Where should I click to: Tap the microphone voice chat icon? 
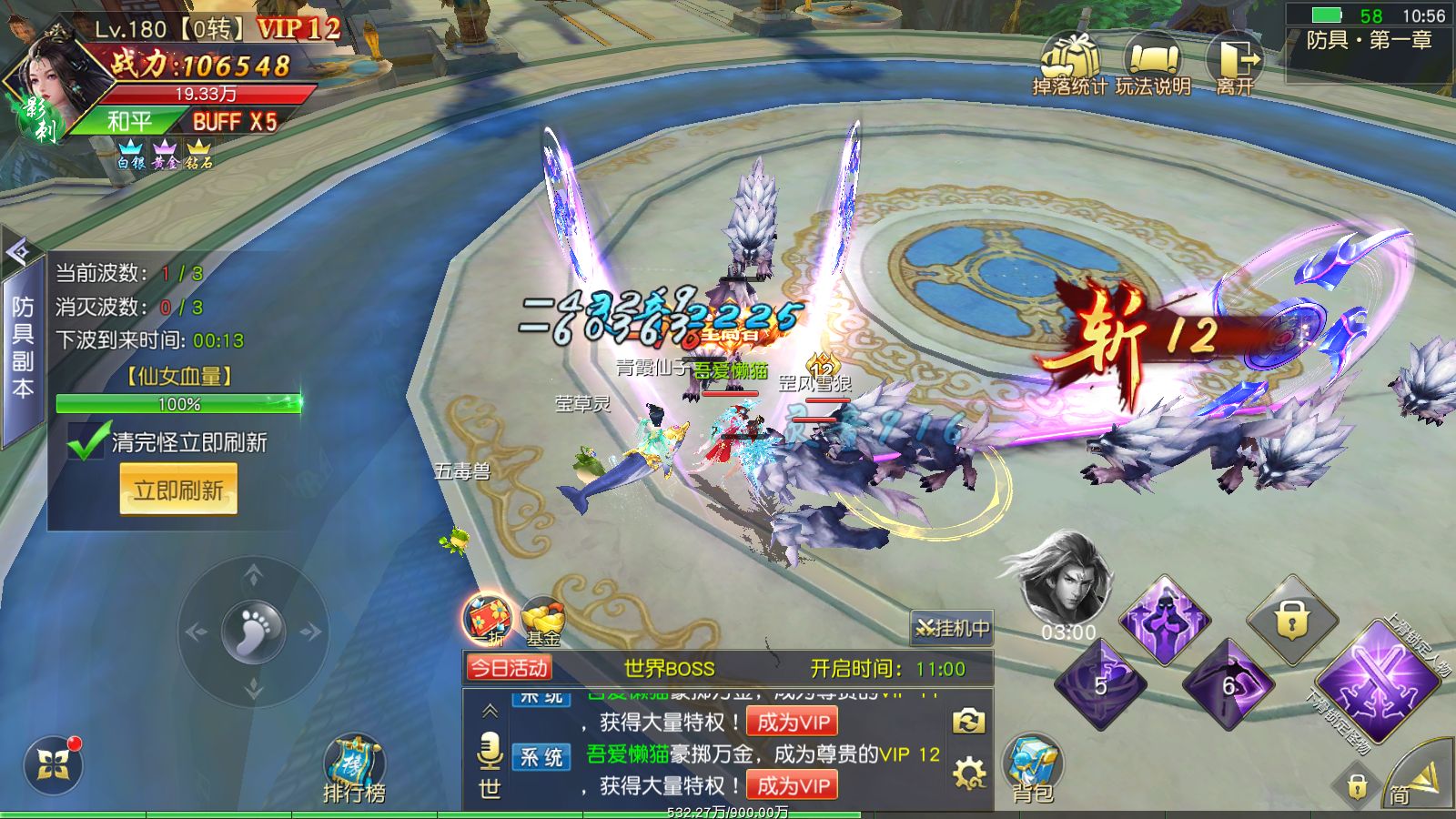(x=490, y=751)
